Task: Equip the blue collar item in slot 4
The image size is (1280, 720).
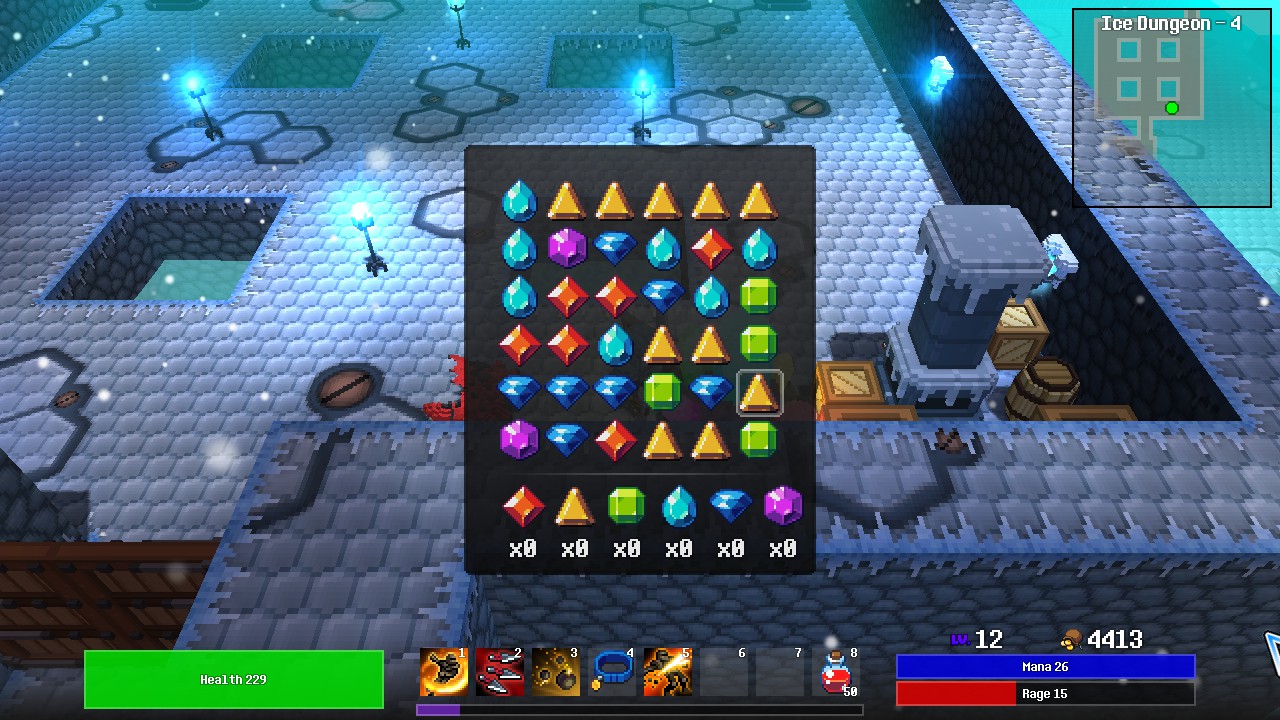Action: [x=612, y=672]
